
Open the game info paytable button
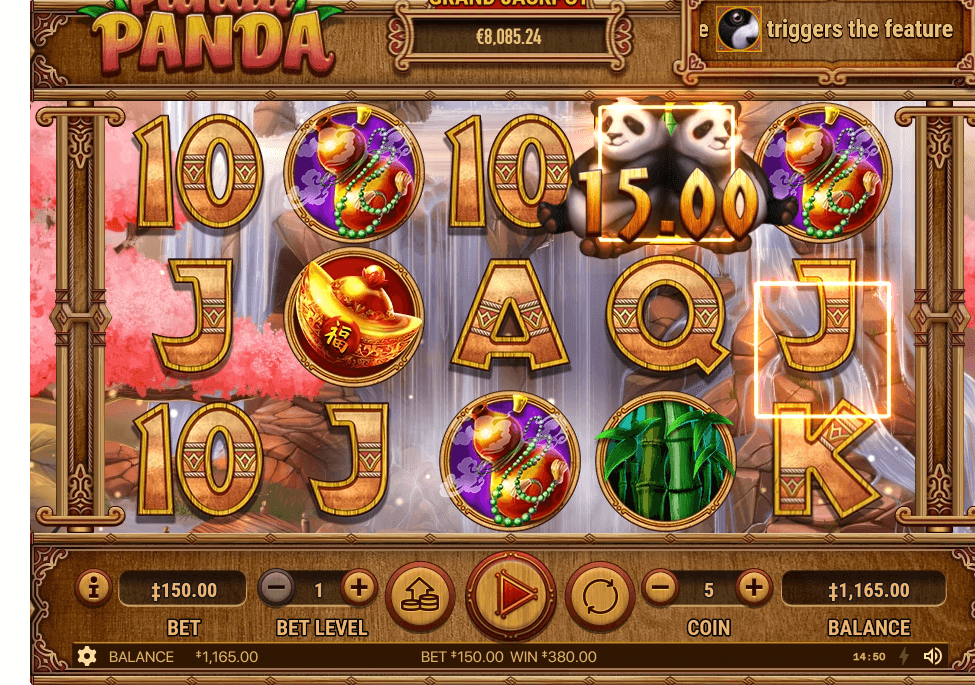click(x=93, y=589)
